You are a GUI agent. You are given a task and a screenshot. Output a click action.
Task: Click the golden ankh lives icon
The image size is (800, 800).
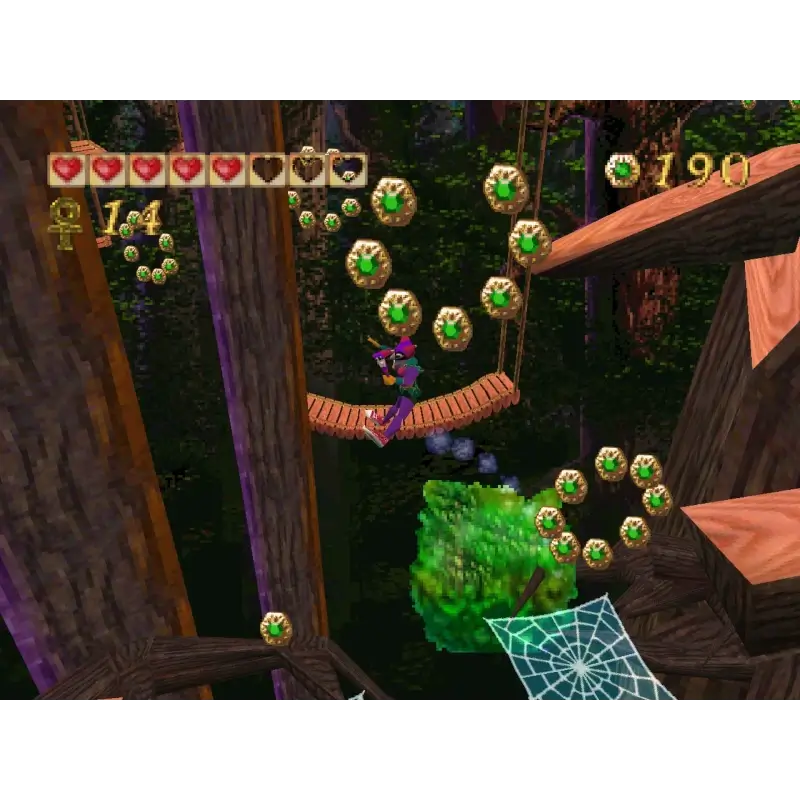point(66,221)
